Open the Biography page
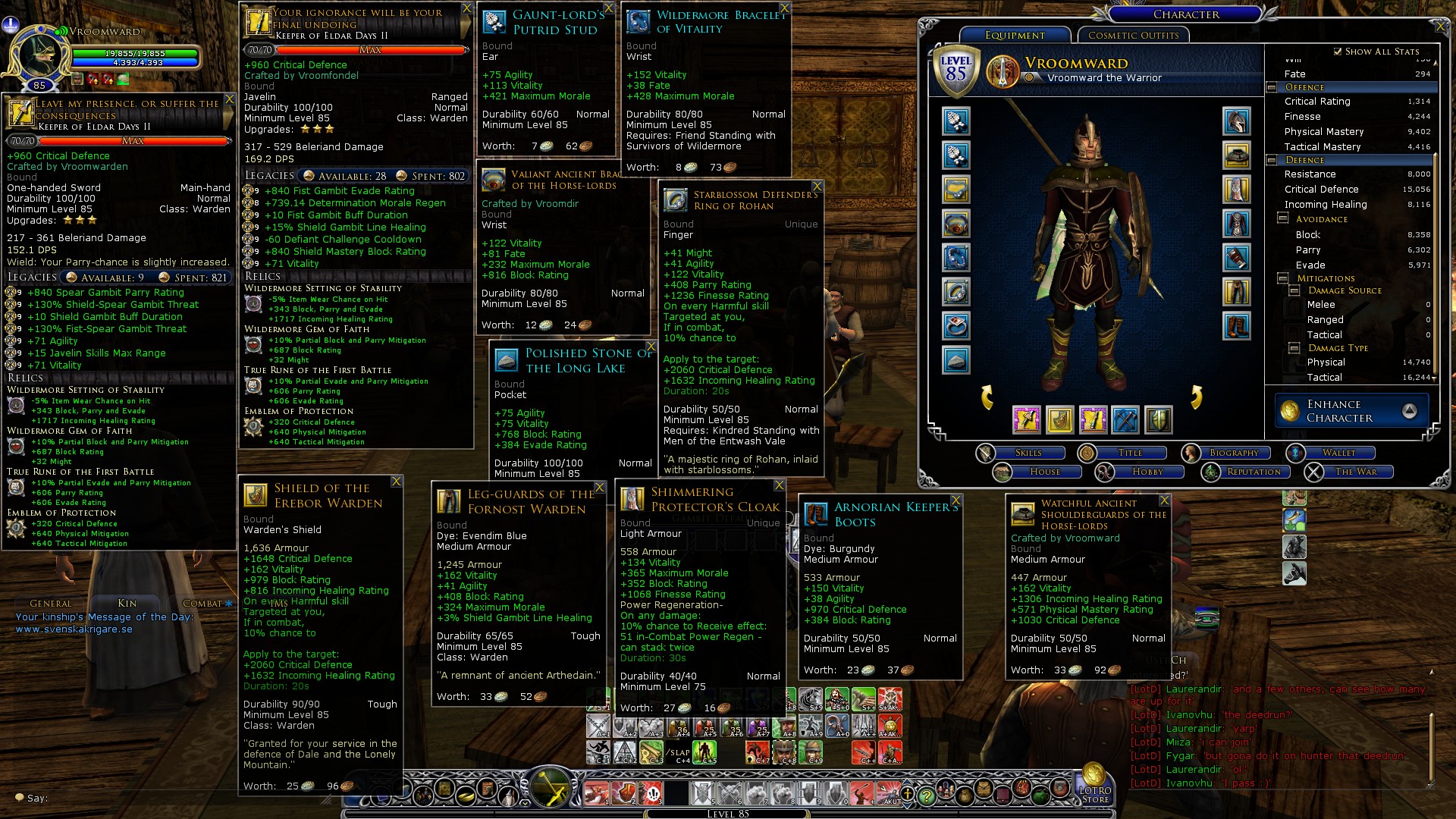 pos(1233,453)
